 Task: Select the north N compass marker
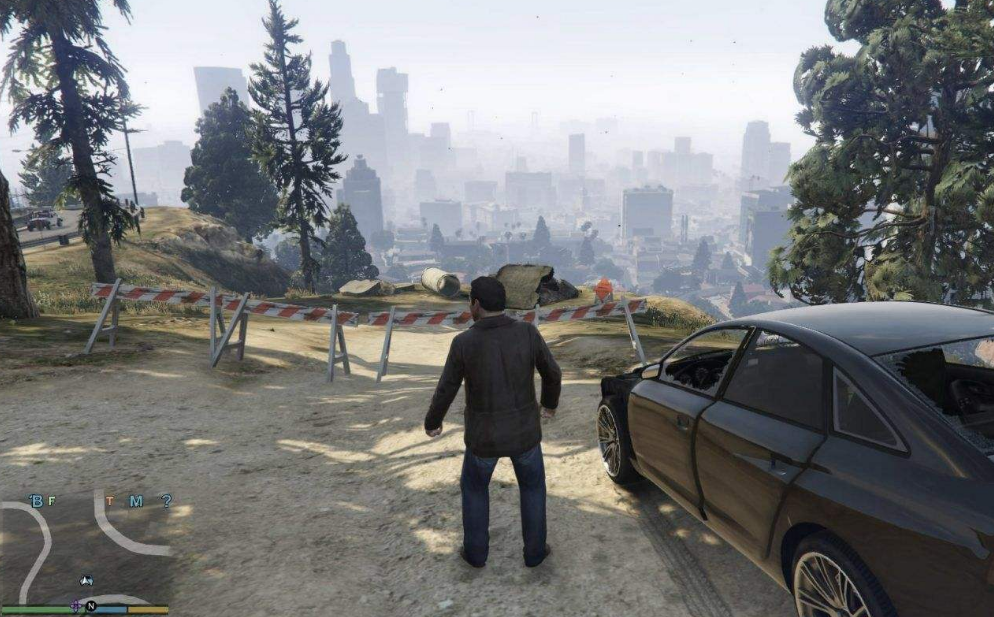coord(90,606)
